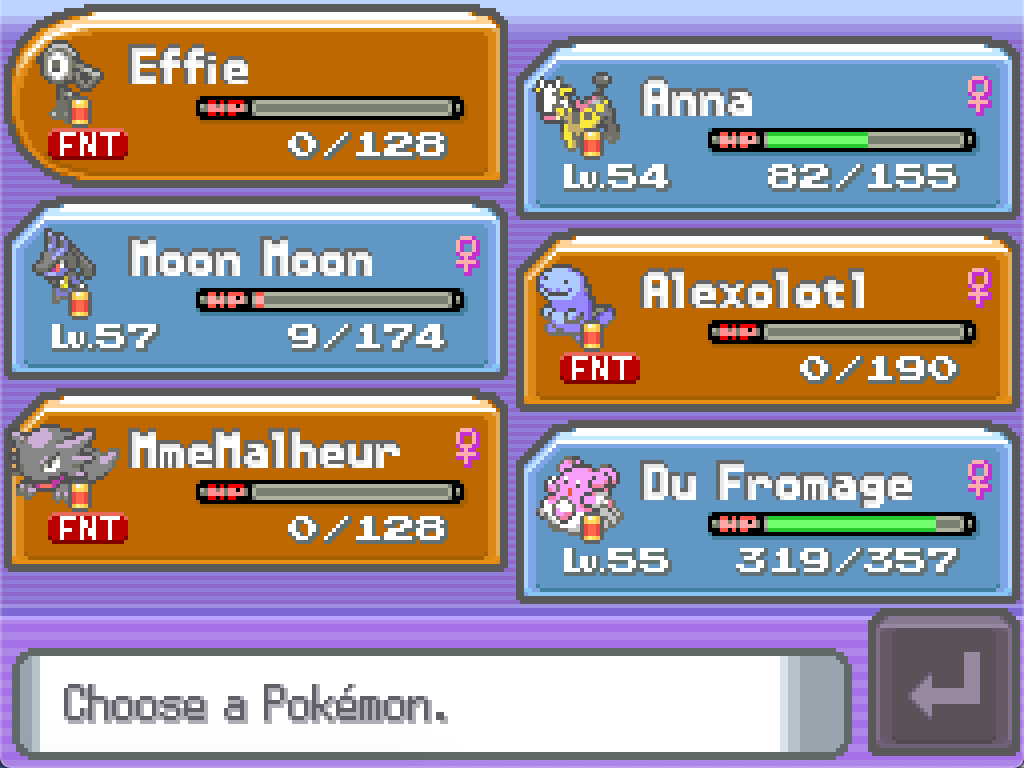Choose MmeMalheur party slot
Screen dimensions: 1024x768
256,484
